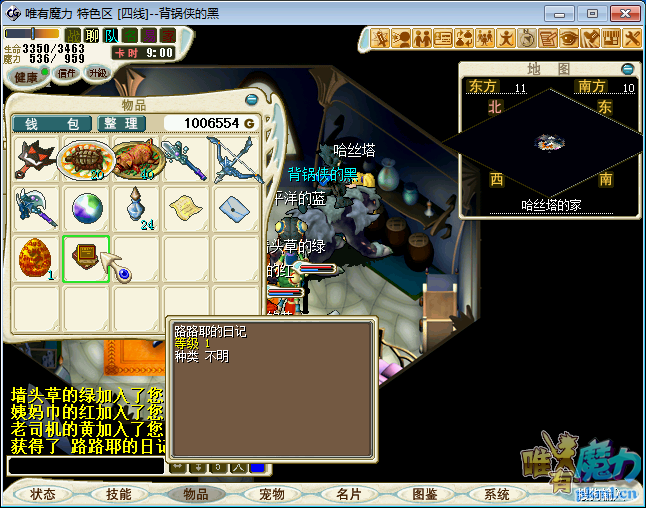Screen dimensions: 646x508
Task: Open the 系统 (System) menu tab
Action: point(497,494)
